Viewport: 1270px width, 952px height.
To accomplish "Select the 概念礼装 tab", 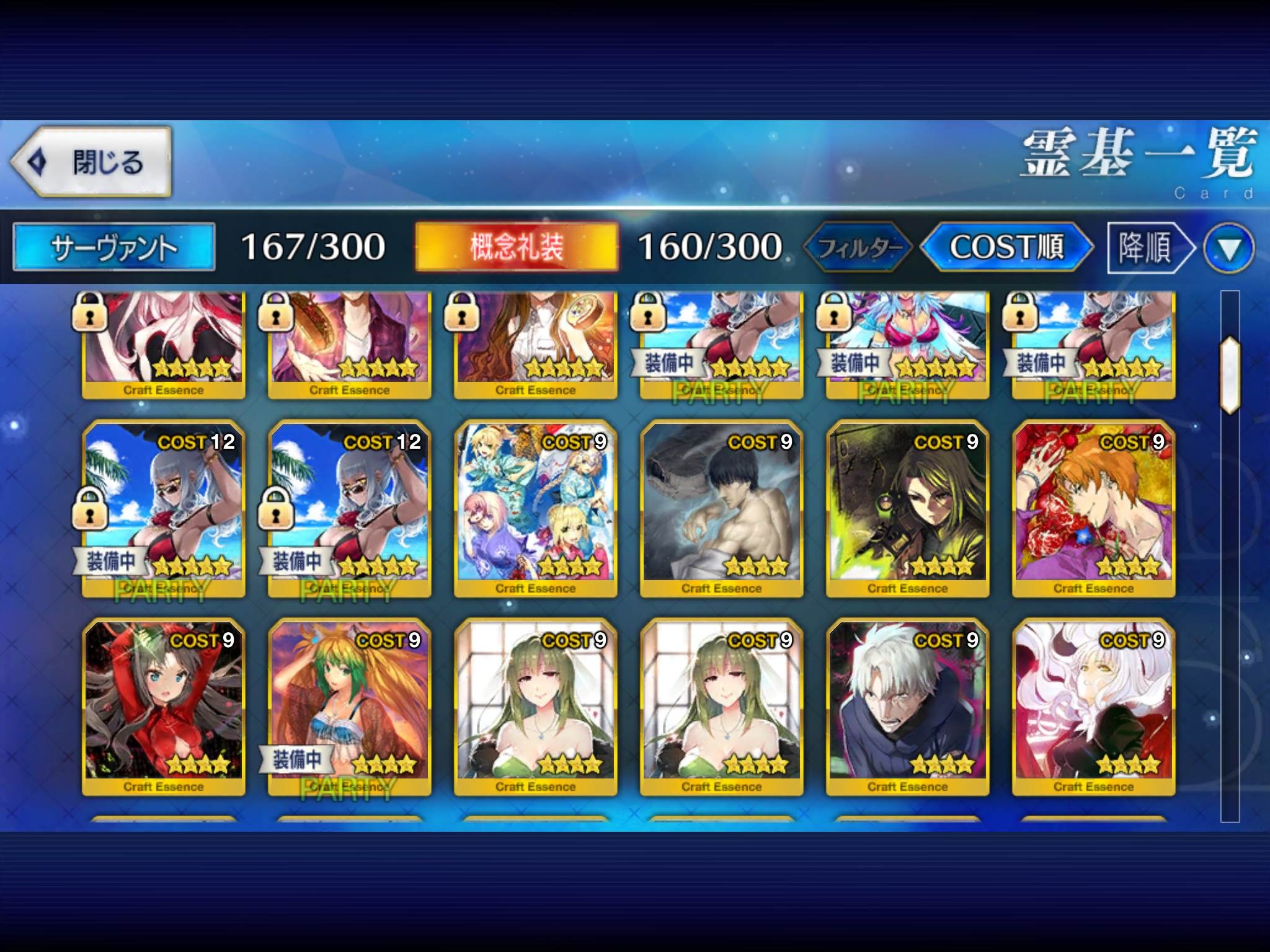I will click(517, 247).
